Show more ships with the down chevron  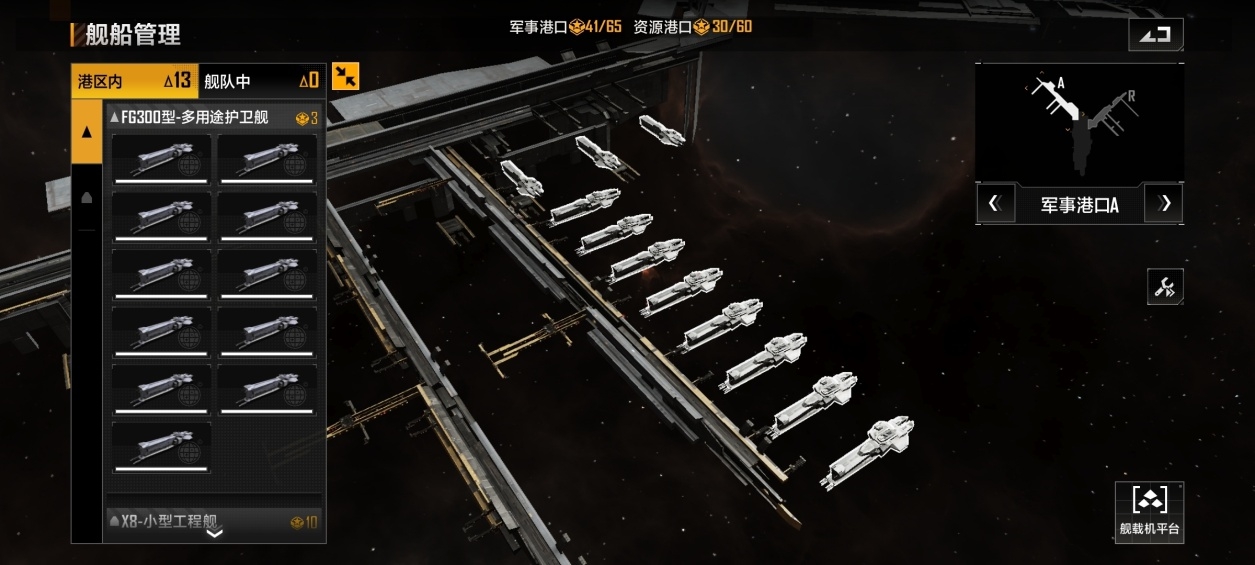tap(214, 534)
